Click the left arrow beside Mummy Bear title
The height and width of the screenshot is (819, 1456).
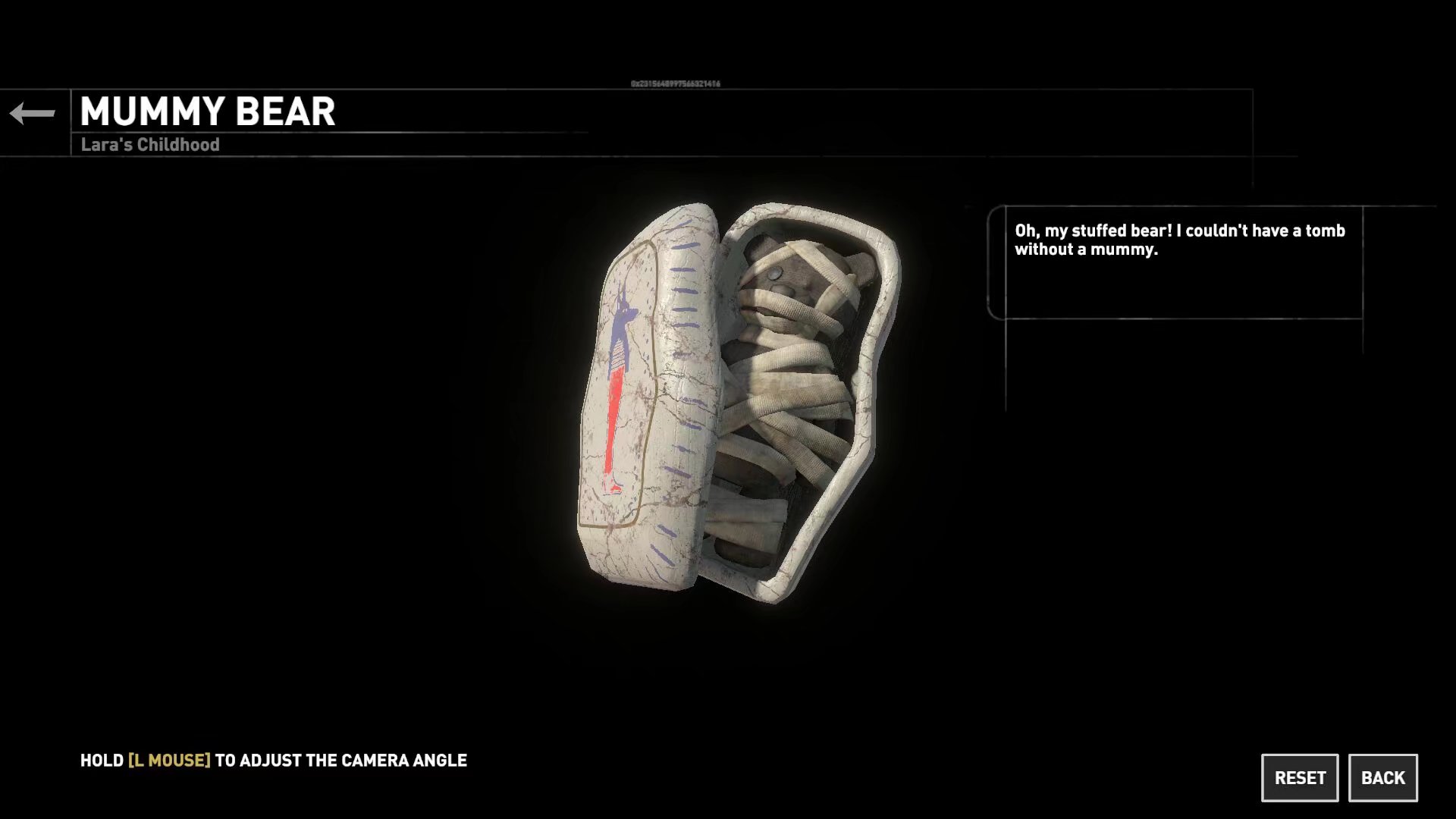(x=33, y=114)
